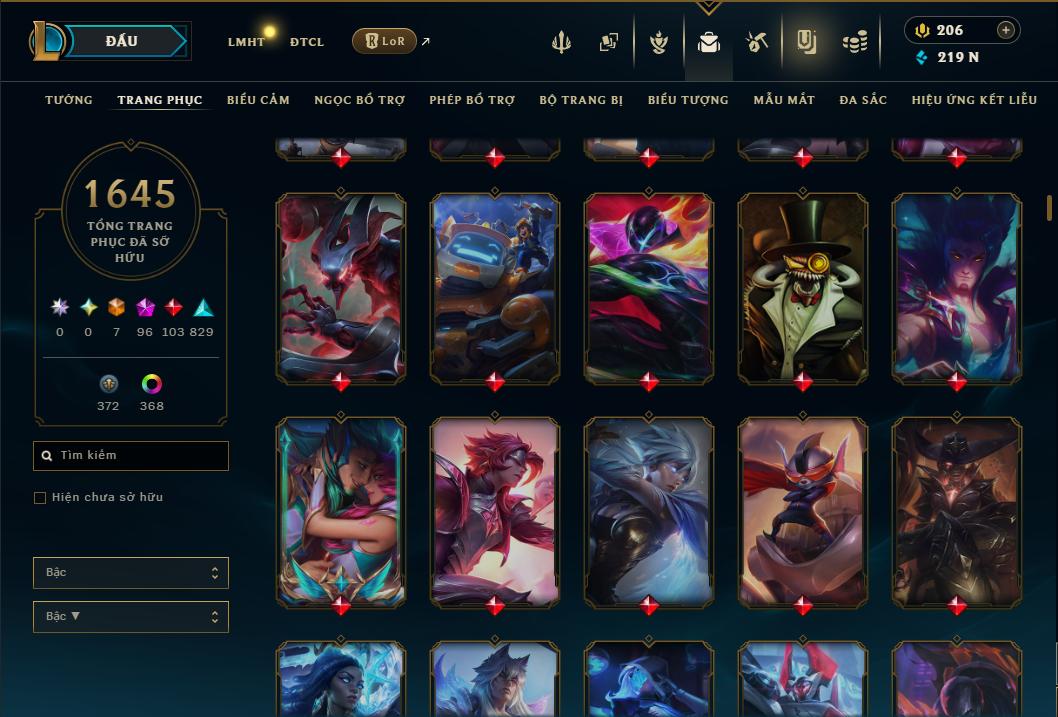1058x717 pixels.
Task: Switch to the TƯỚNG tab
Action: [x=69, y=100]
